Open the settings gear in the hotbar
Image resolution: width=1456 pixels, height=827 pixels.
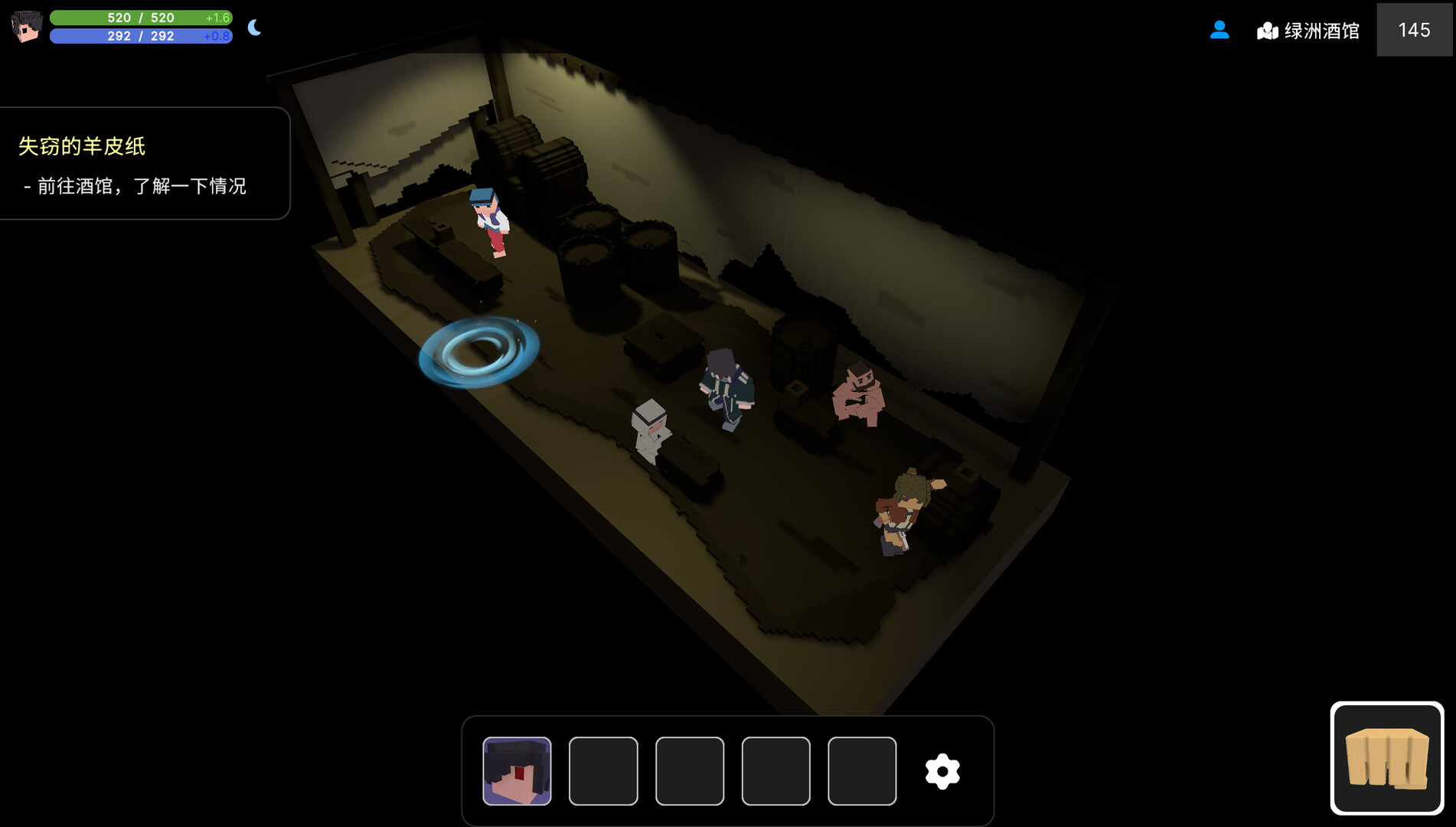point(942,770)
